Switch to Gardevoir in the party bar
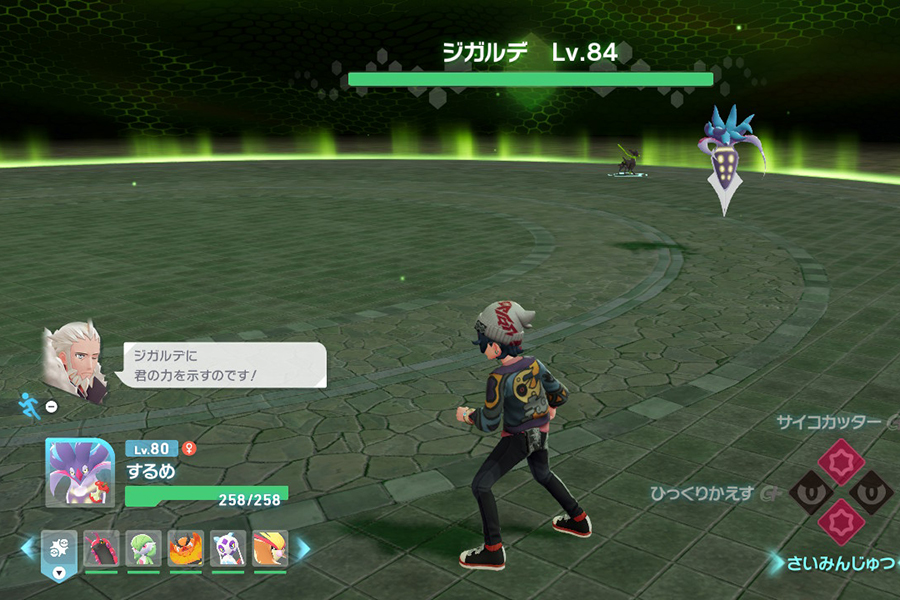 point(143,549)
